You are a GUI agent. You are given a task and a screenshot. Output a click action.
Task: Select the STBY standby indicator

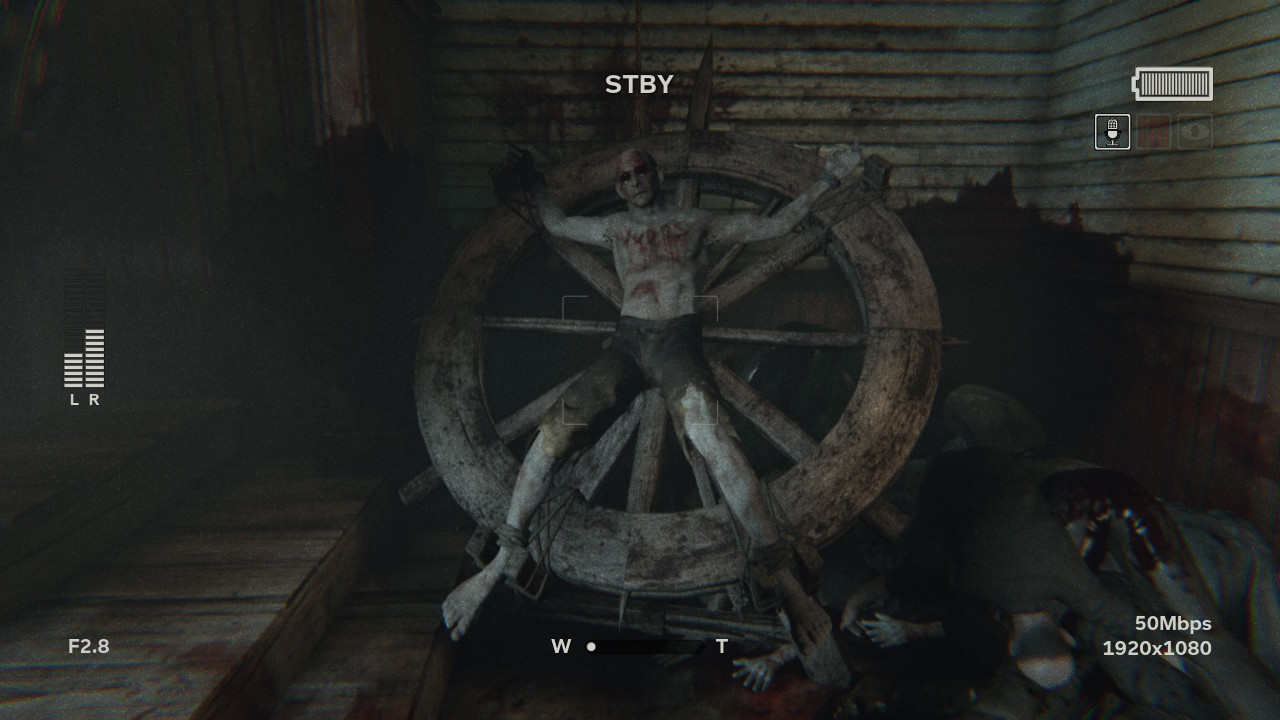[x=639, y=84]
